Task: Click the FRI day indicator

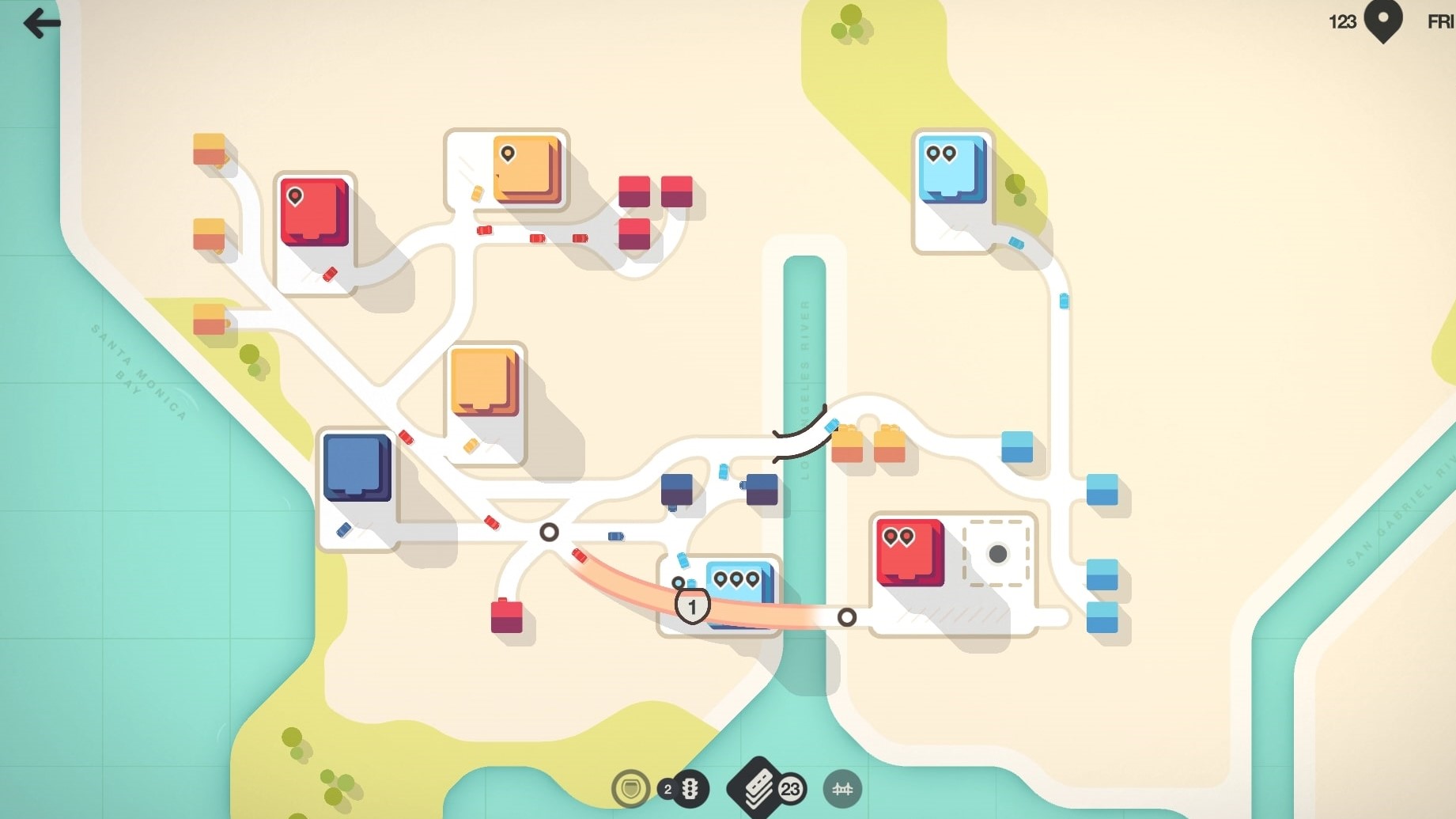Action: 1438,22
